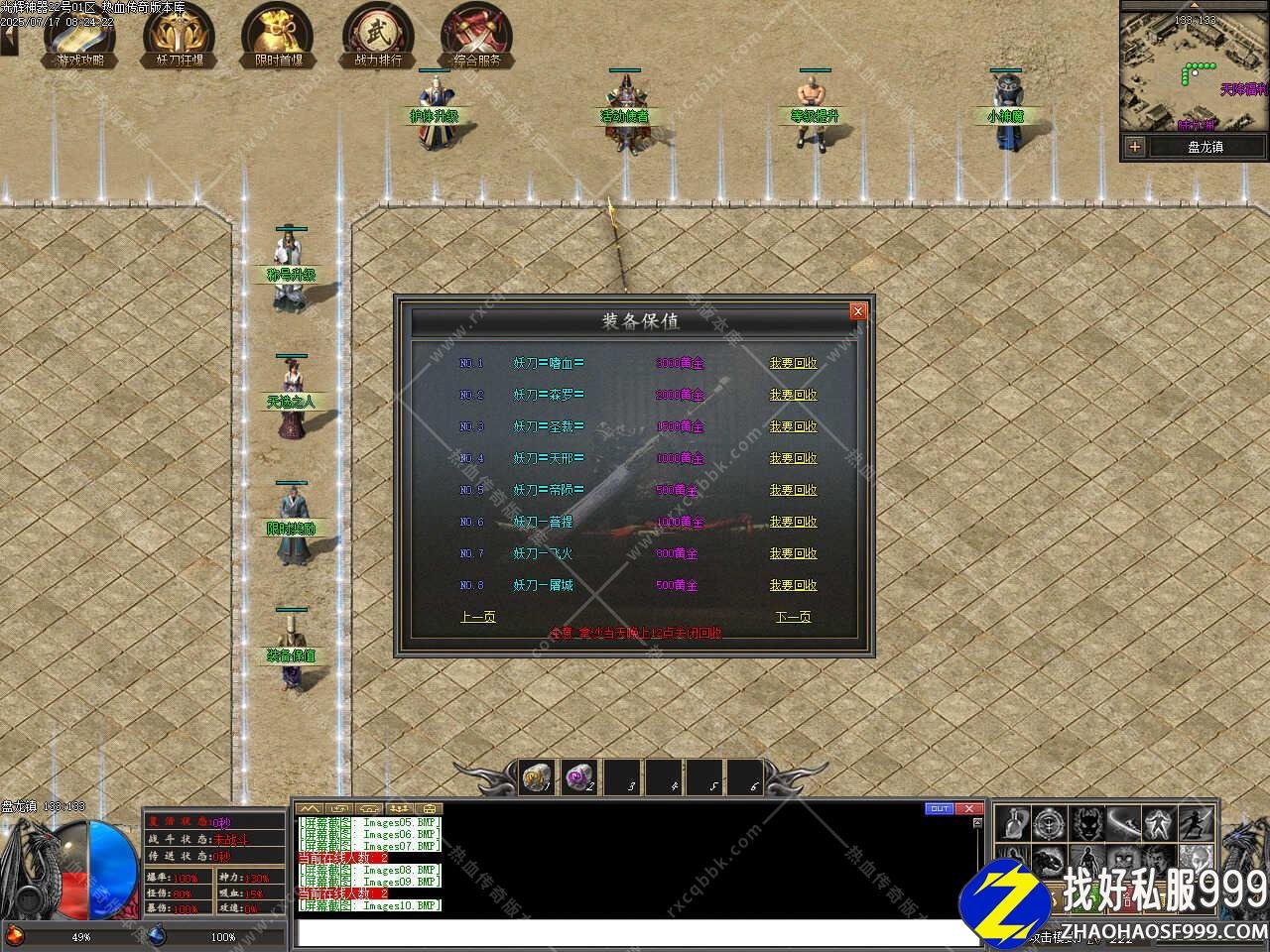Viewport: 1270px width, 952px height.
Task: Open the 妖刀狂爆 menu icon
Action: [x=180, y=36]
